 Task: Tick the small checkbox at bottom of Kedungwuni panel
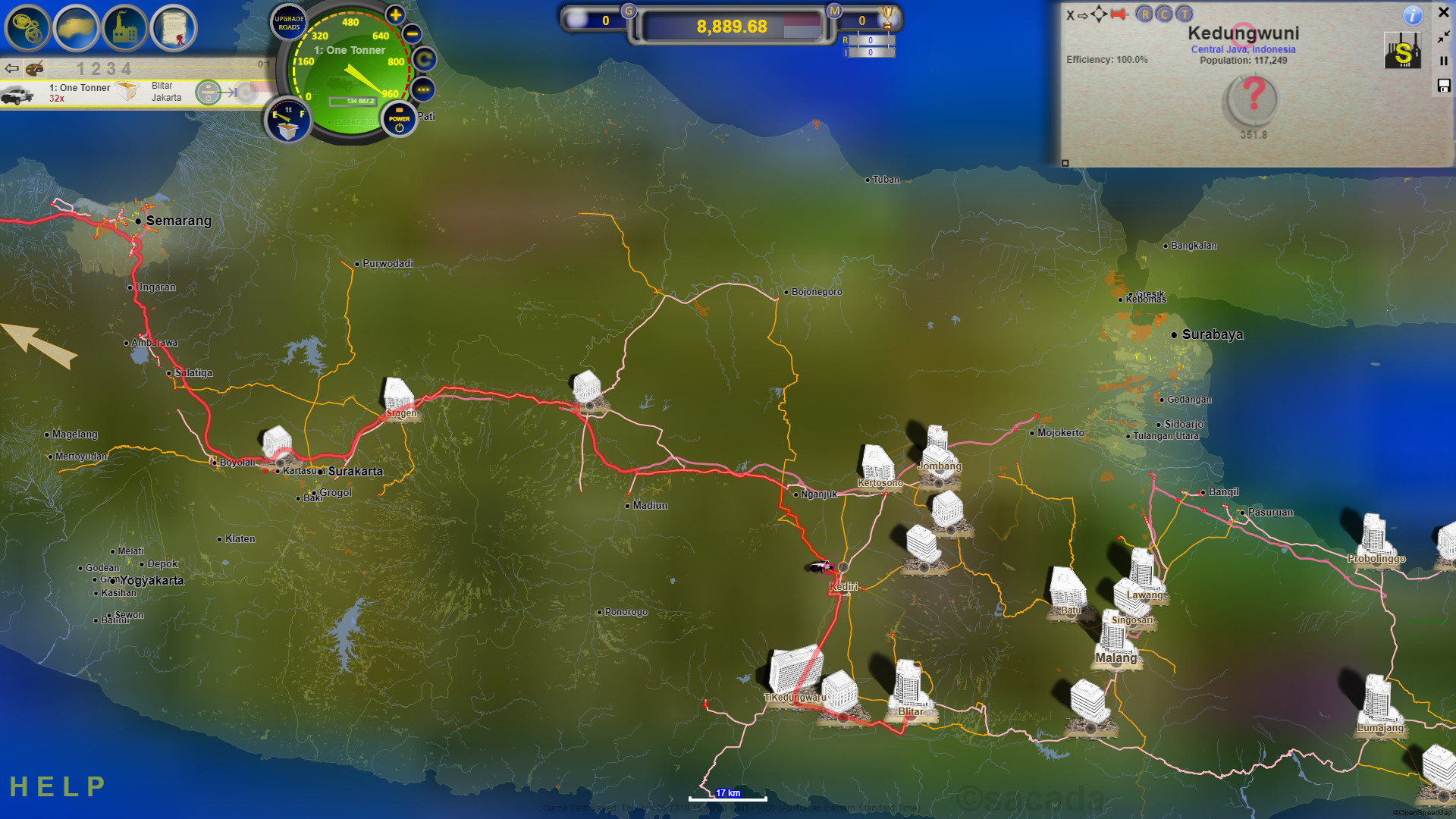1065,164
